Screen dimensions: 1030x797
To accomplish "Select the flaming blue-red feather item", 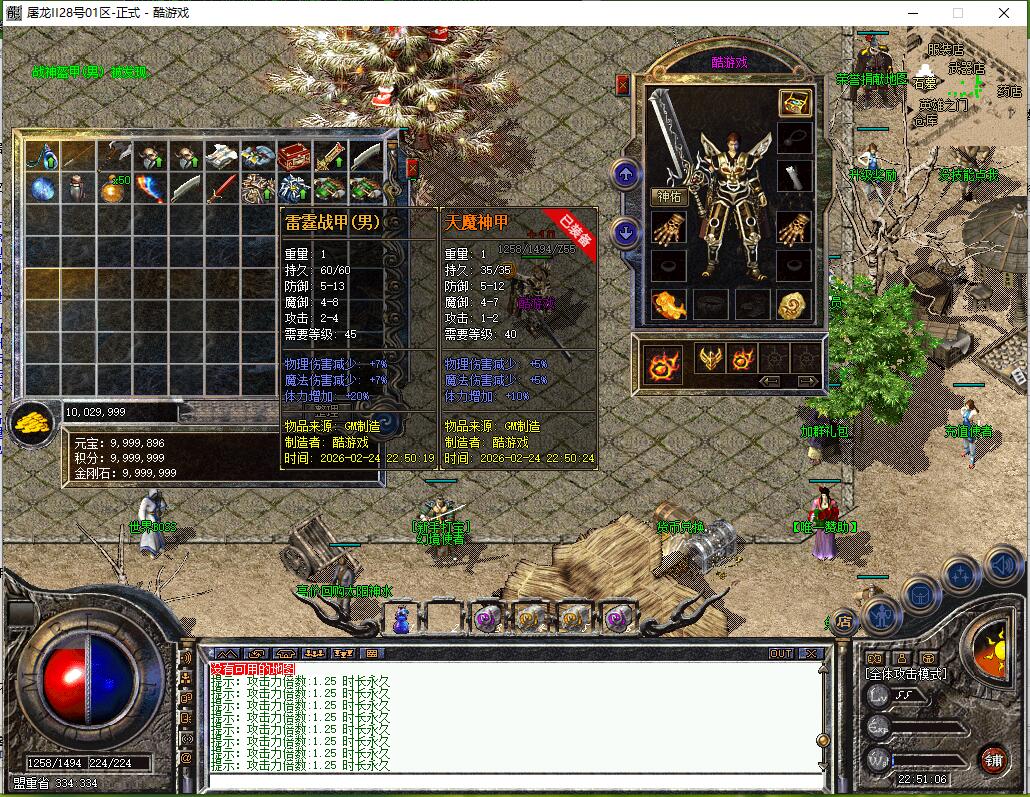I will coord(149,189).
